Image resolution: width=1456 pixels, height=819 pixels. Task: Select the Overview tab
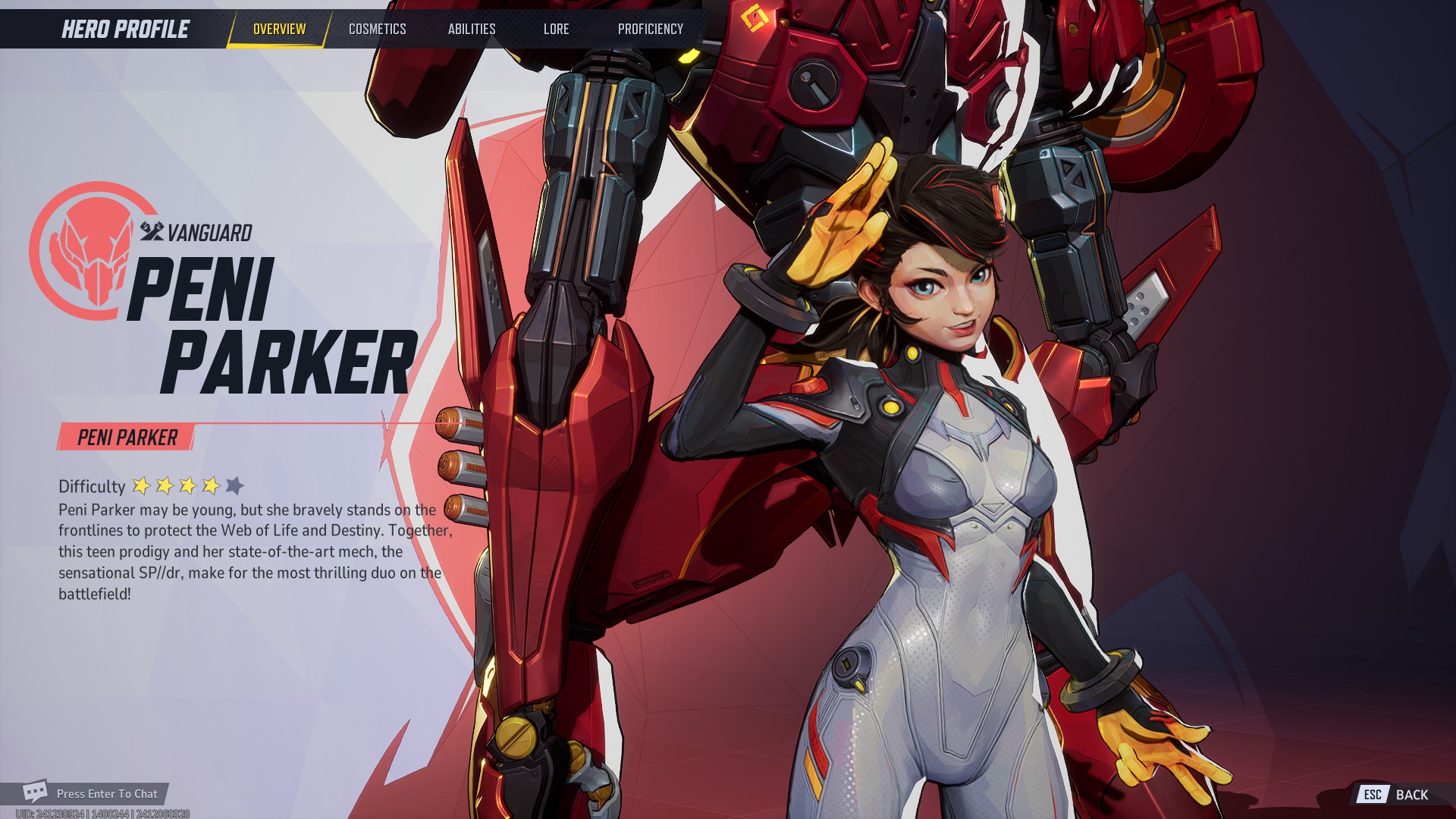(278, 30)
